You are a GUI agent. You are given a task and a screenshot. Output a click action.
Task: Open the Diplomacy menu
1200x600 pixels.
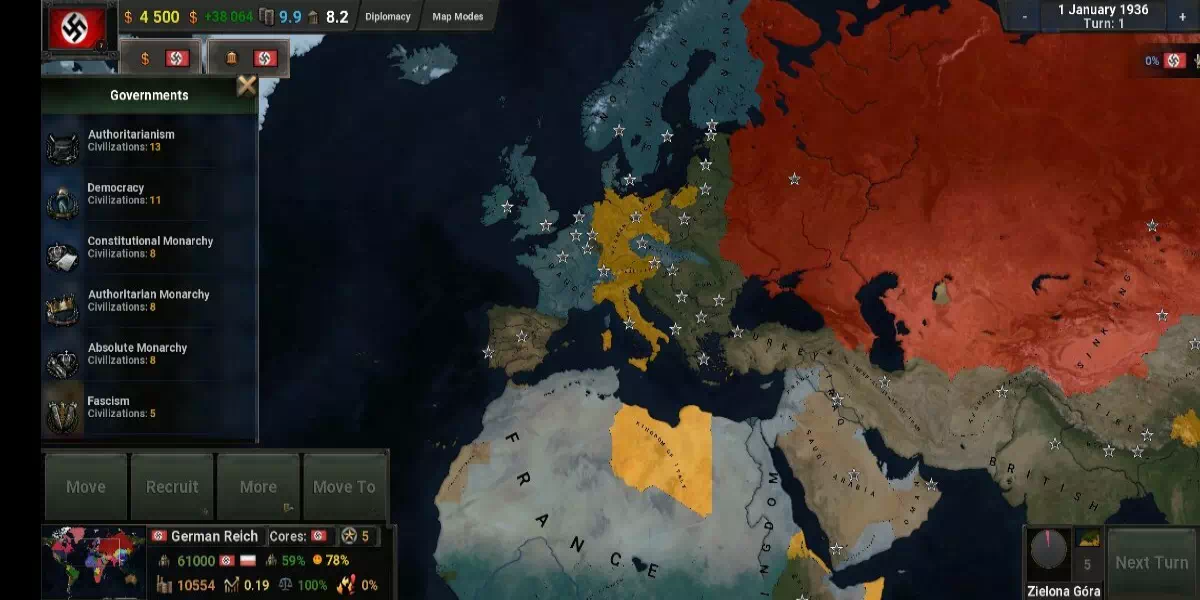(x=387, y=17)
